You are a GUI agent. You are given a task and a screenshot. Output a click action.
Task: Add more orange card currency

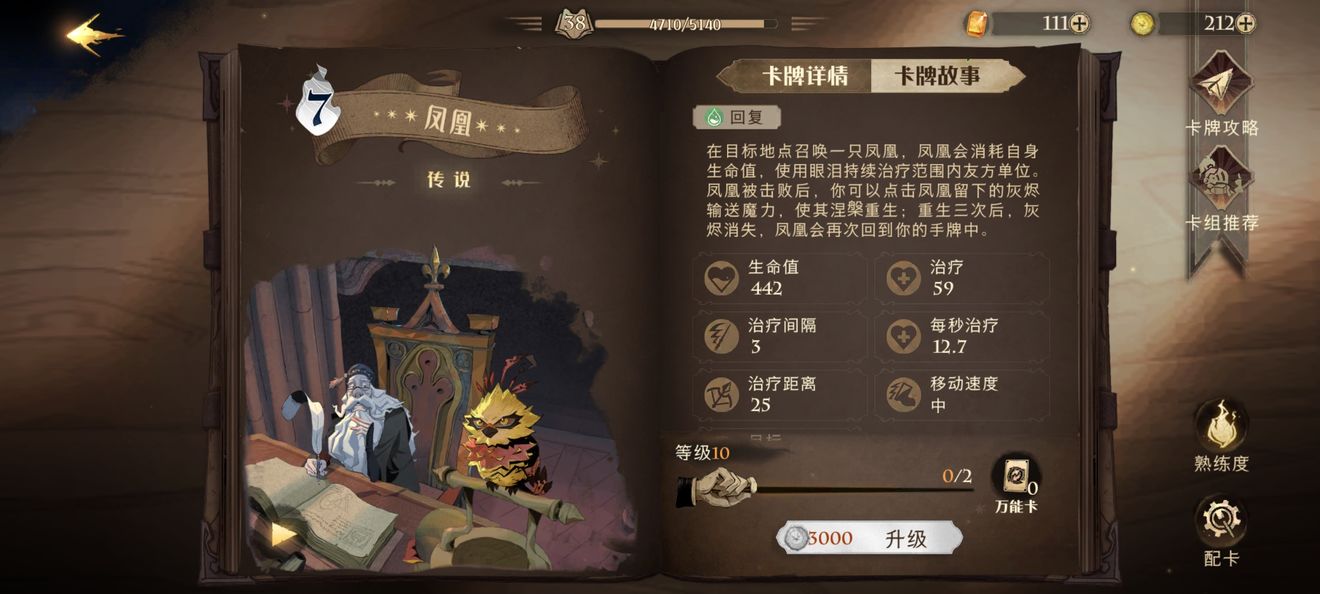(x=1080, y=23)
